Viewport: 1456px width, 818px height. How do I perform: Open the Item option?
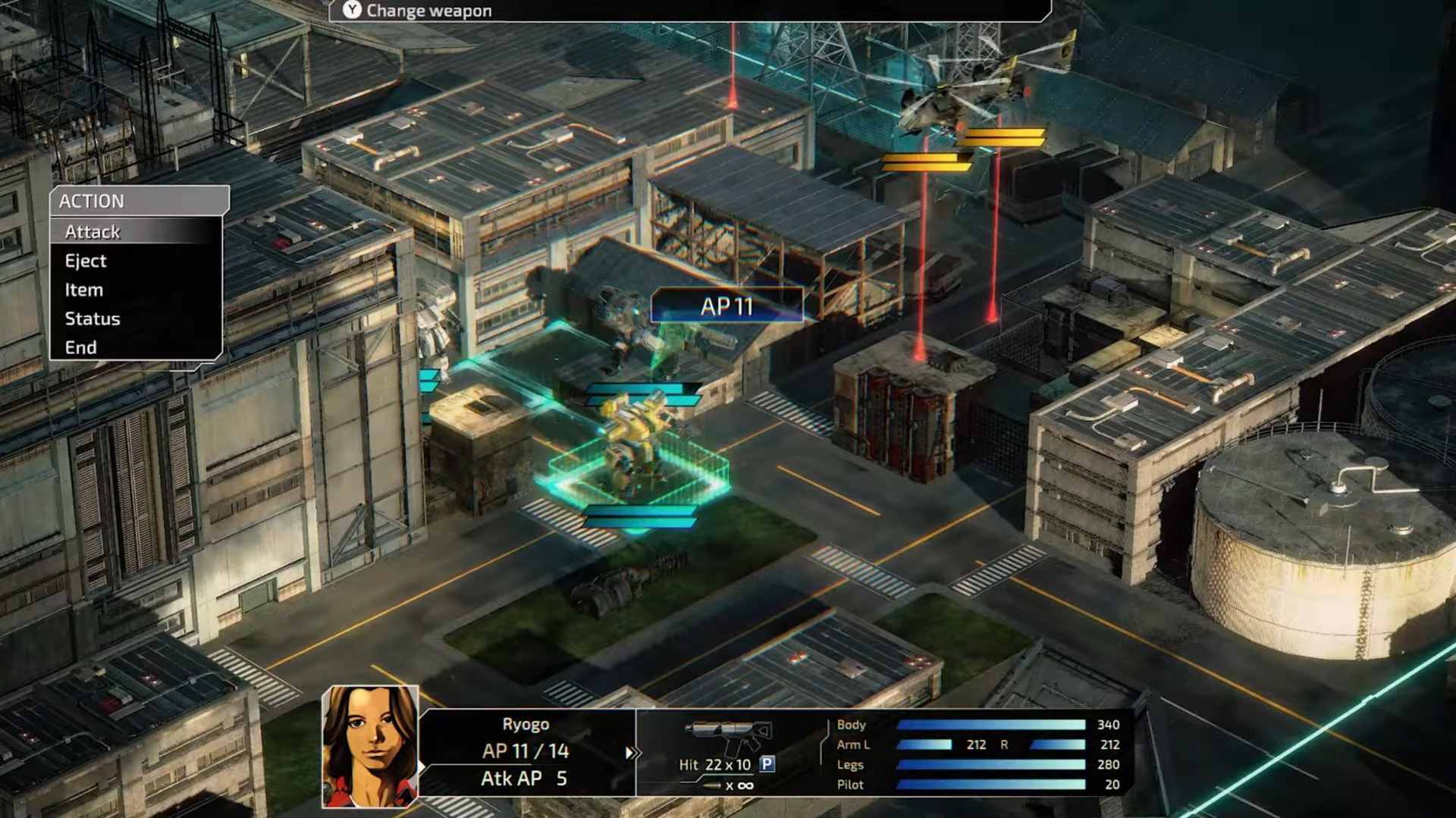coord(84,290)
